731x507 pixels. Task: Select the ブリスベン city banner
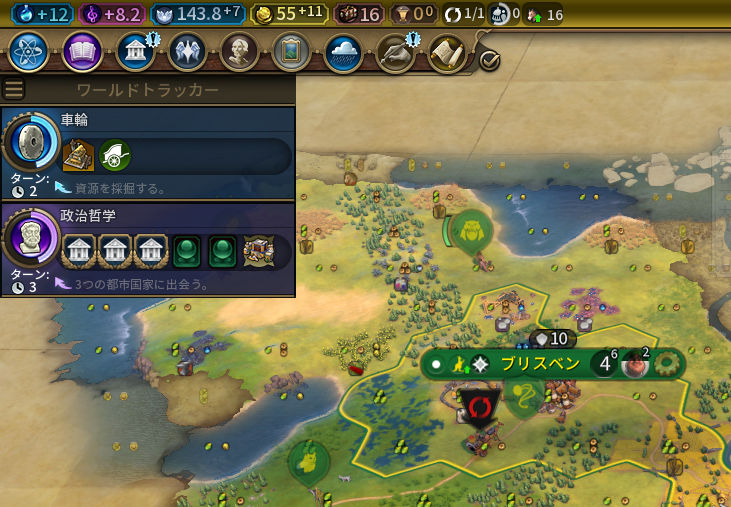(539, 364)
